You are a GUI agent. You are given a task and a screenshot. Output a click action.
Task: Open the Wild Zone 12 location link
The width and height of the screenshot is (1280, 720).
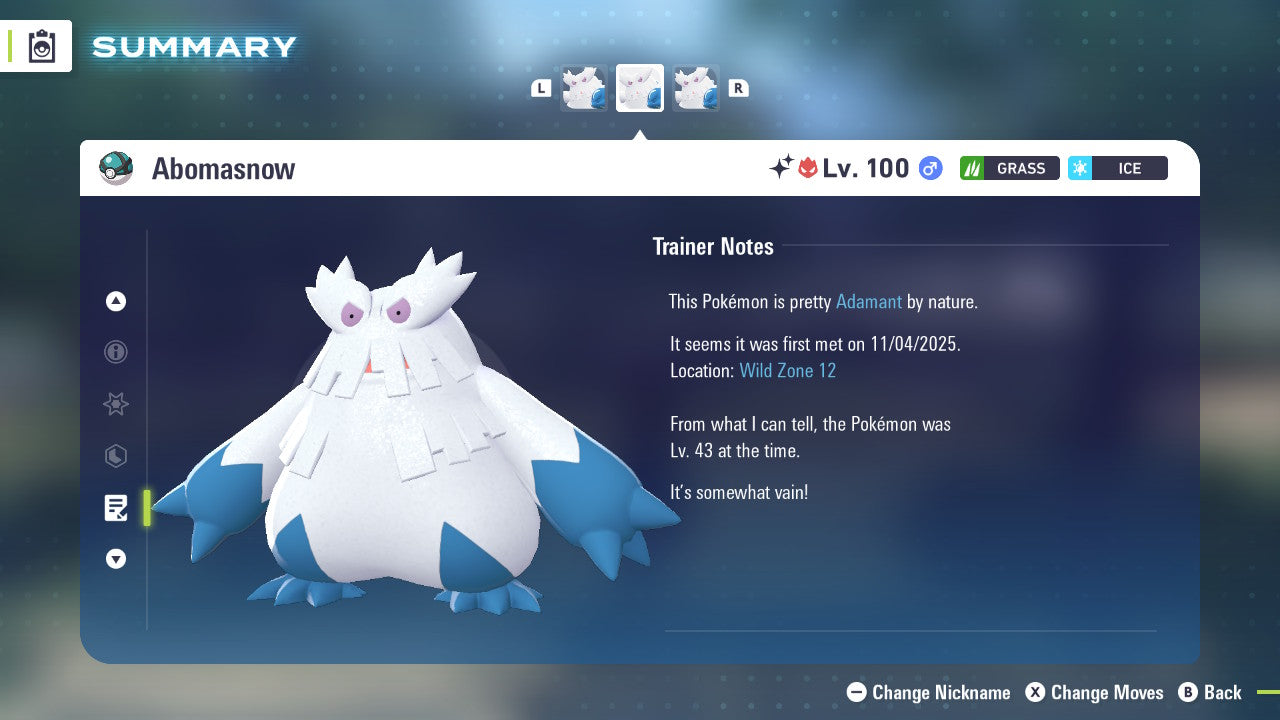[x=788, y=370]
